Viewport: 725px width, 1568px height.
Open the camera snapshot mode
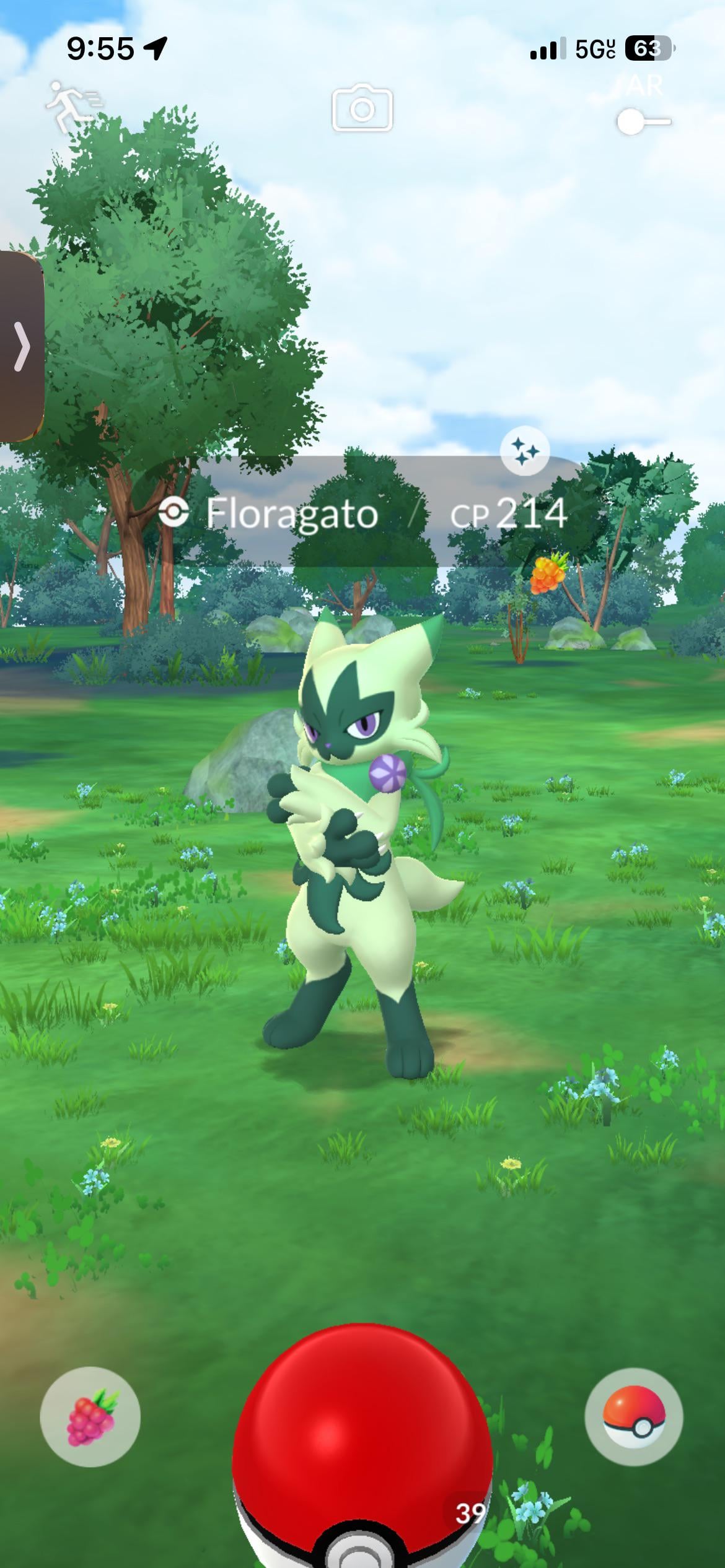pos(362,109)
